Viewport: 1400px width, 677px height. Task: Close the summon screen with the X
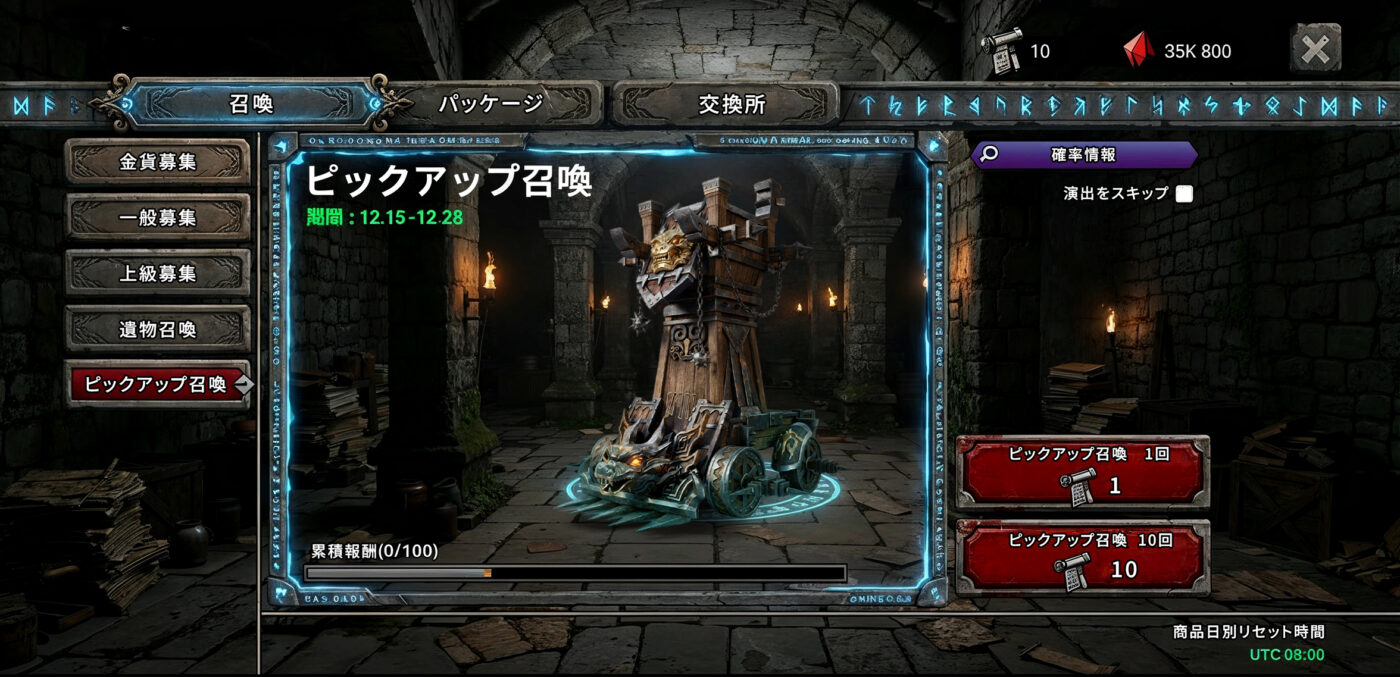(1315, 48)
